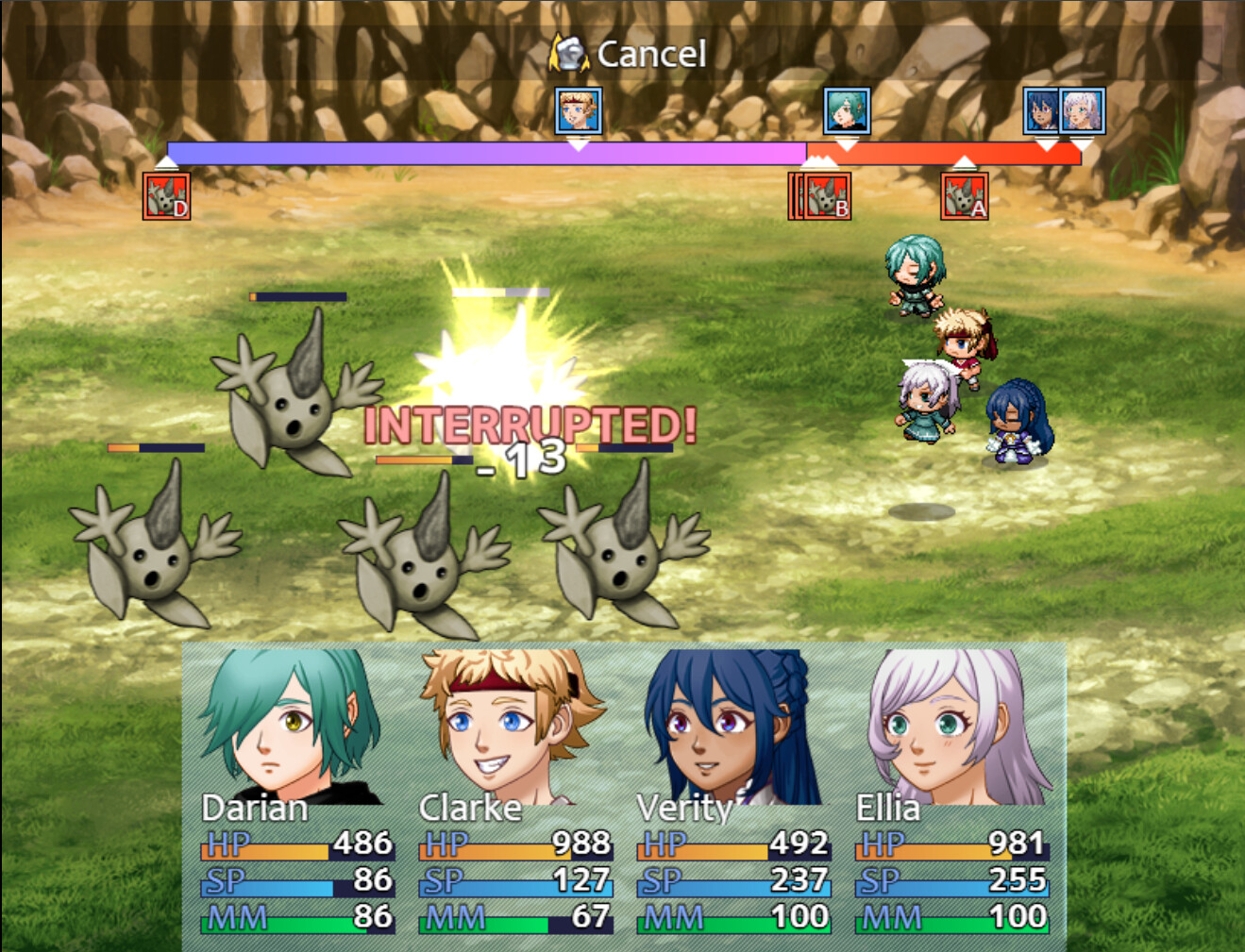Click the purple-orange turn order gauge

[623, 151]
